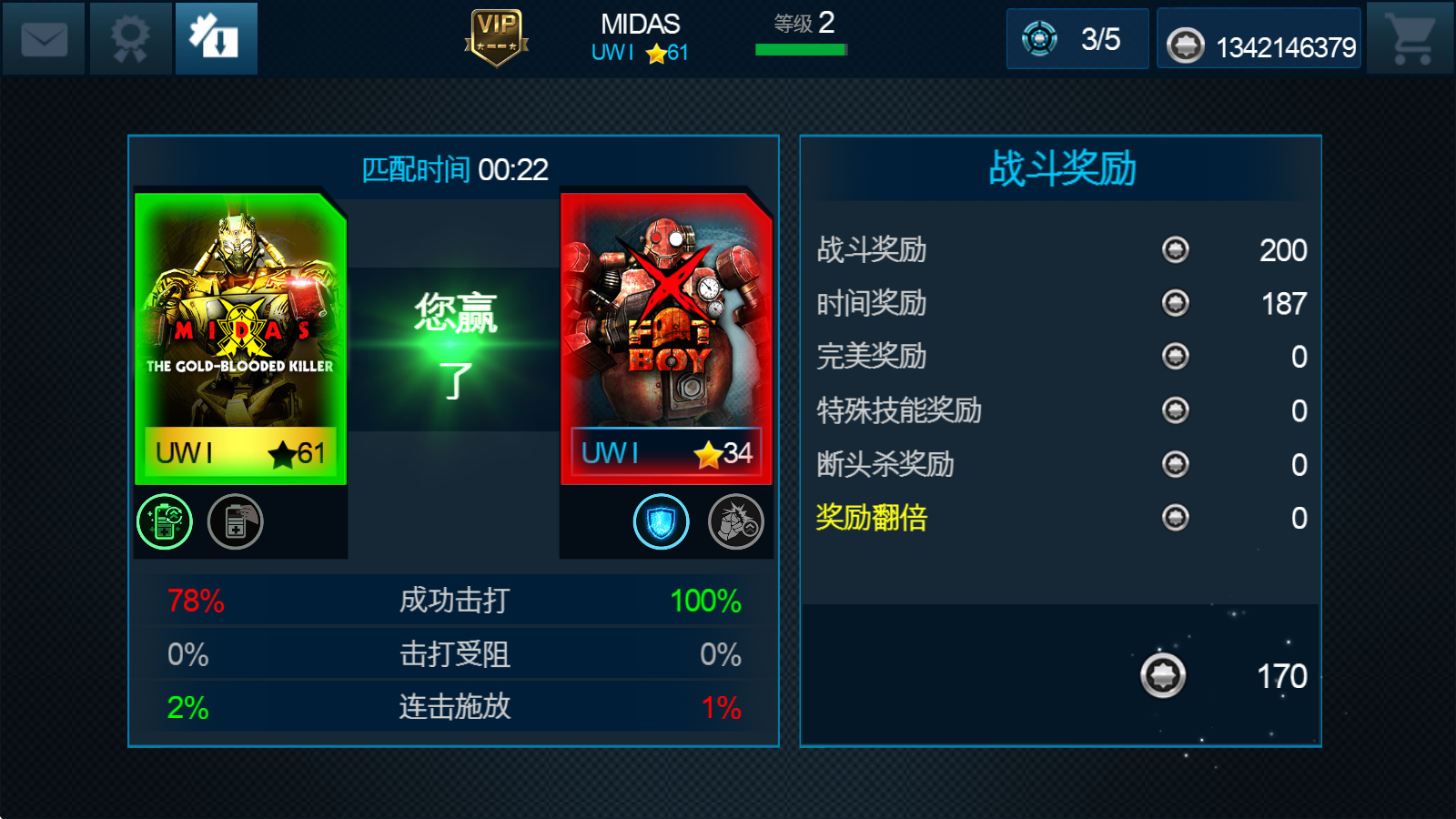Click FAT BOY's punch boost icon
1456x819 pixels.
[x=734, y=521]
